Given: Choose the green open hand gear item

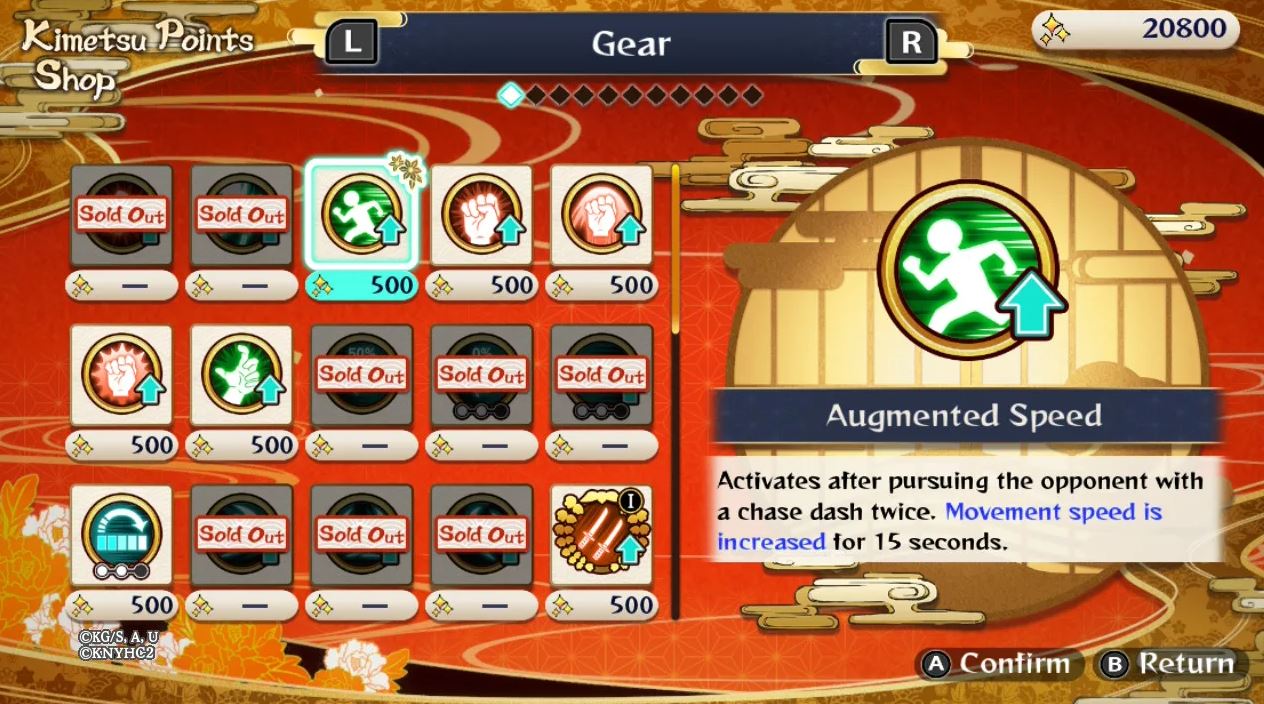Looking at the screenshot, I should 241,376.
